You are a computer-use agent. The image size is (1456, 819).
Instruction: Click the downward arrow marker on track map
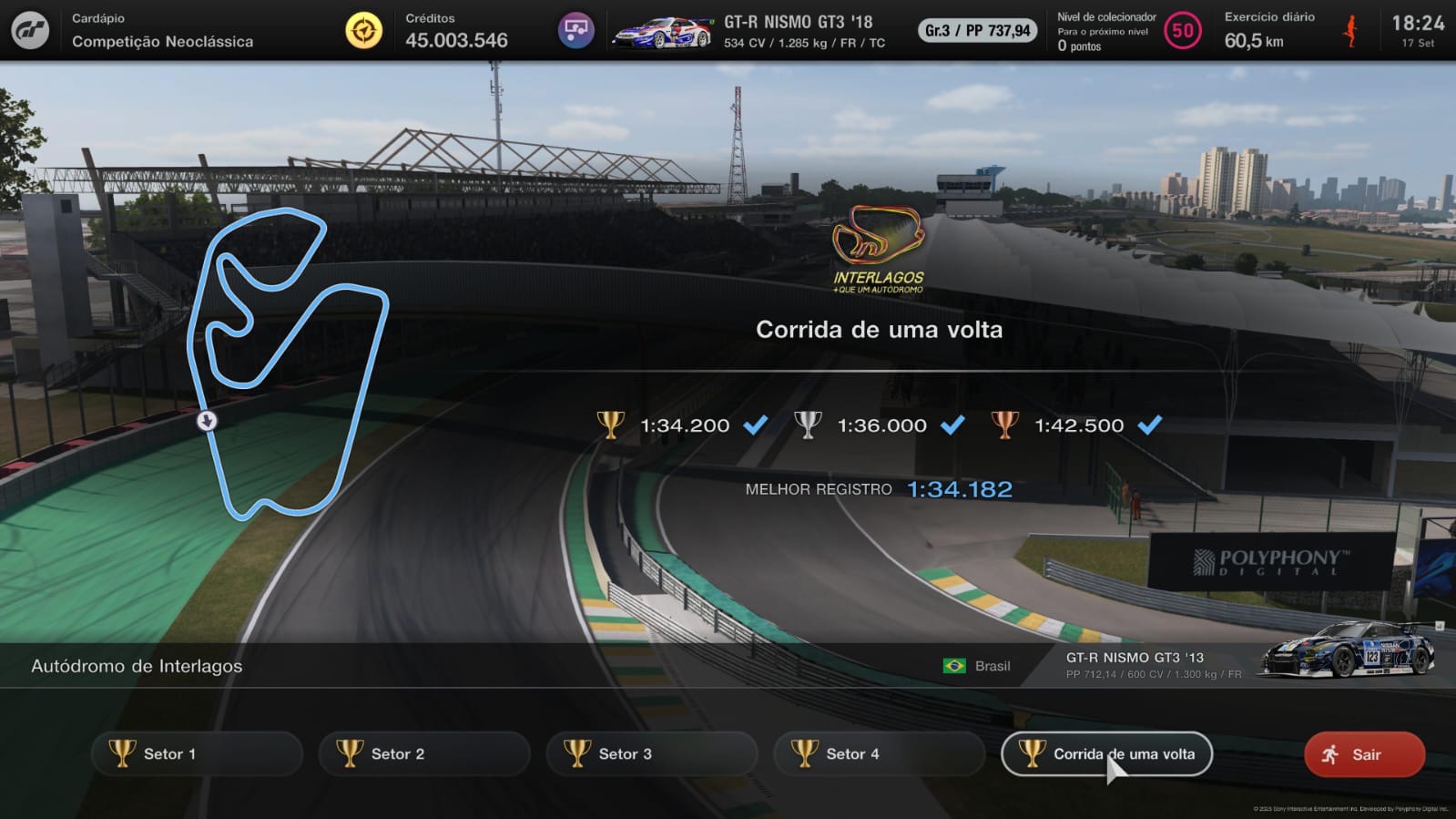[x=208, y=421]
